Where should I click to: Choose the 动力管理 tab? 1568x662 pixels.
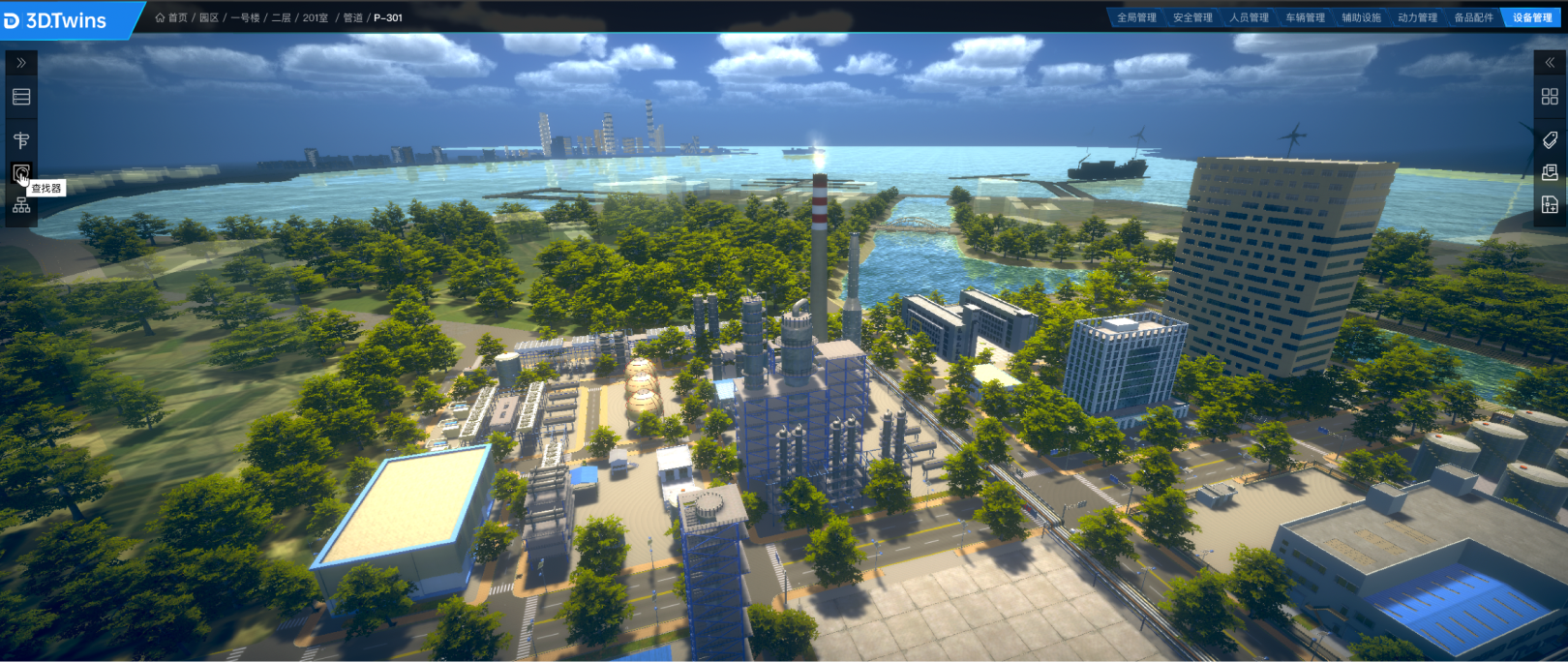tap(1417, 17)
